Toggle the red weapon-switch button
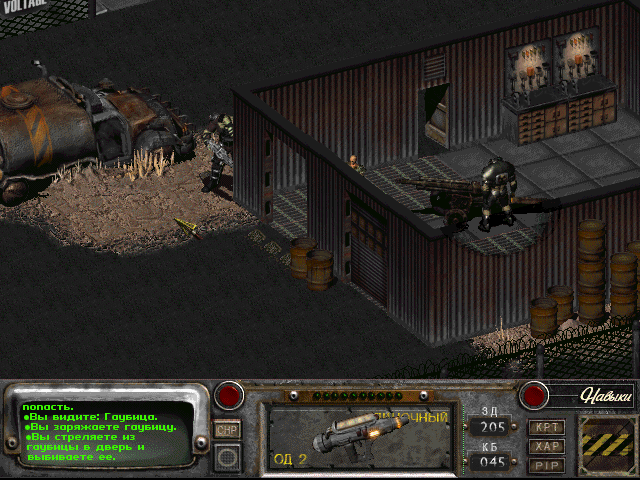The width and height of the screenshot is (640, 480). tap(230, 396)
